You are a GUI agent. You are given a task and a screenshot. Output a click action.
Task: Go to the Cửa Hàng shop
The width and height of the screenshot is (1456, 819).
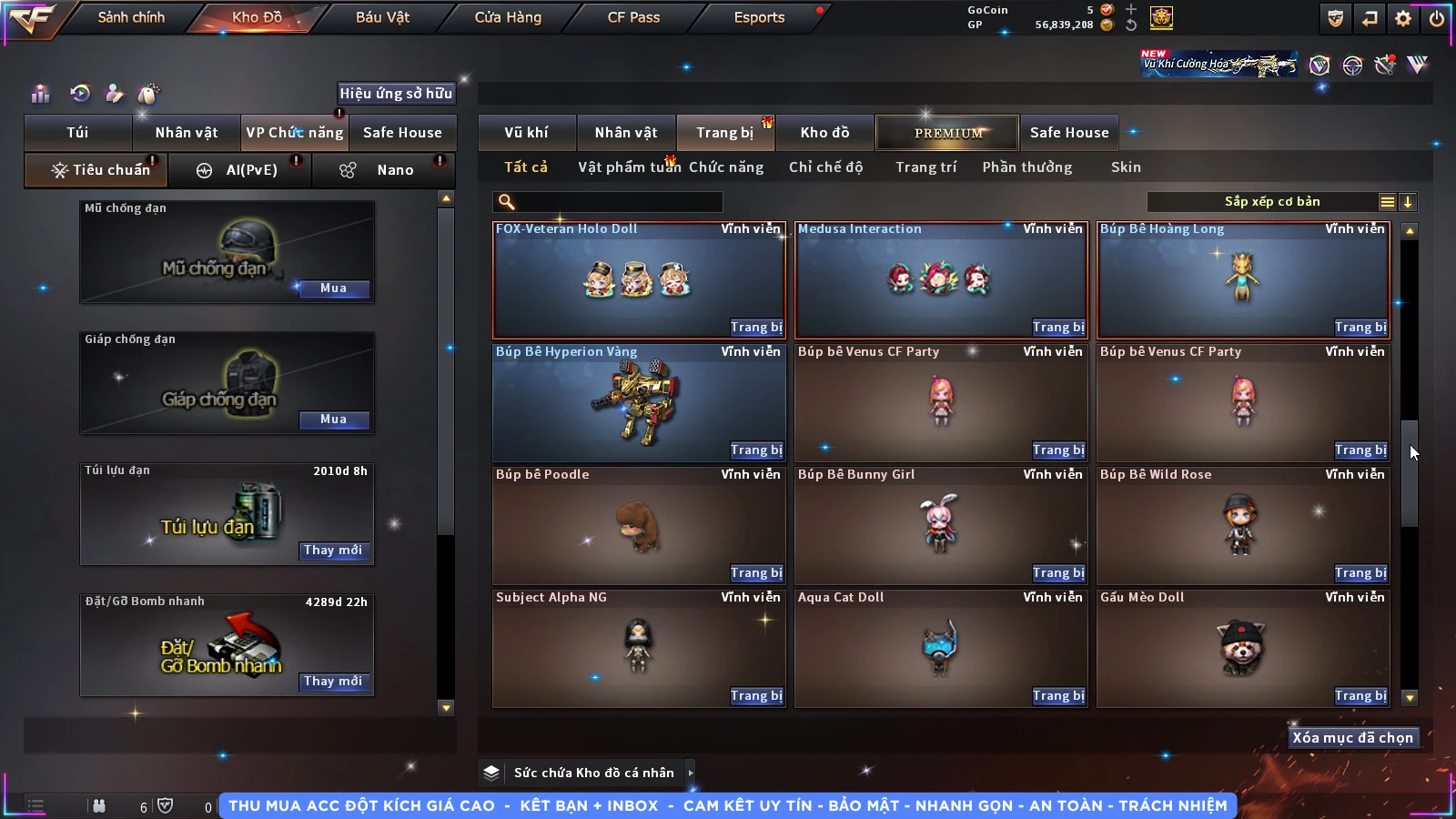[508, 17]
